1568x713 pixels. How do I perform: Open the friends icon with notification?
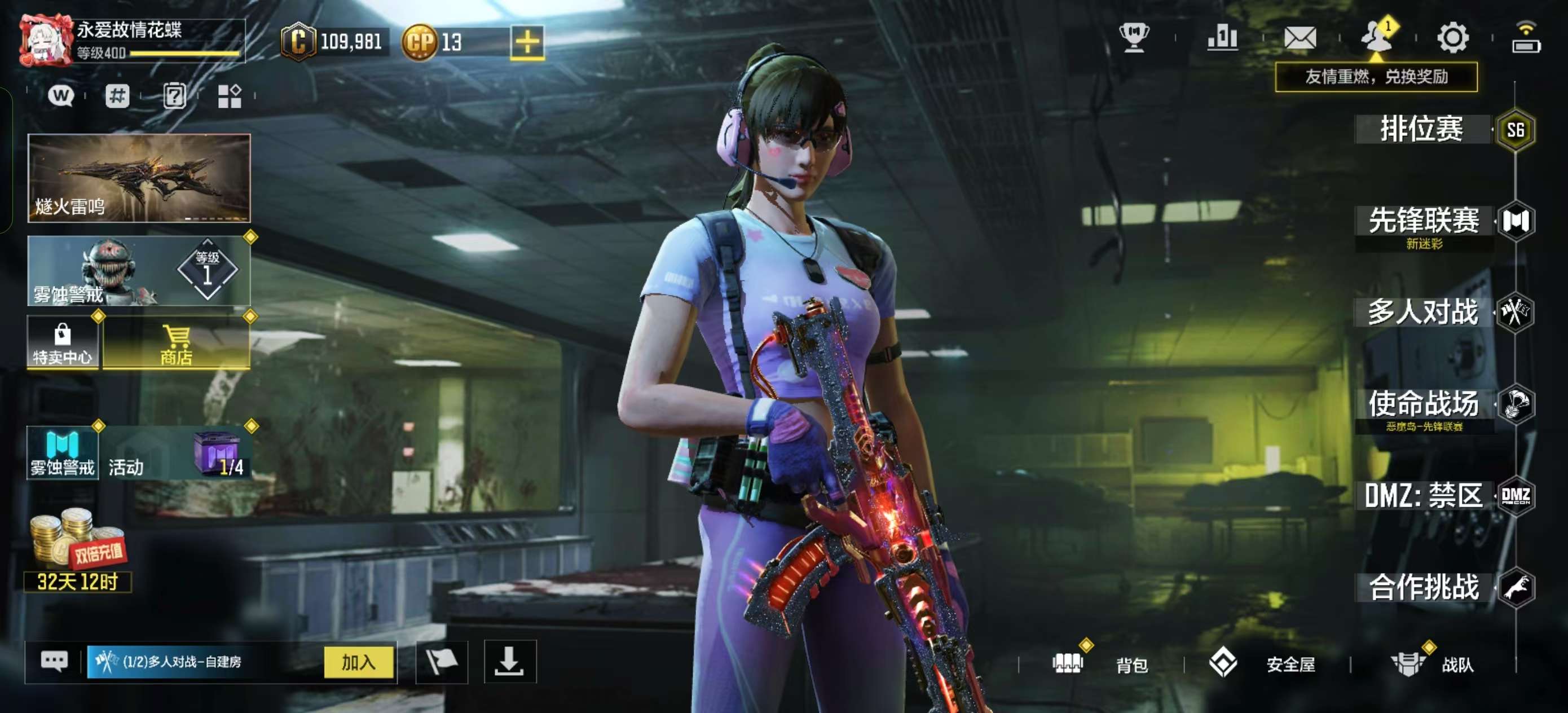pos(1376,37)
